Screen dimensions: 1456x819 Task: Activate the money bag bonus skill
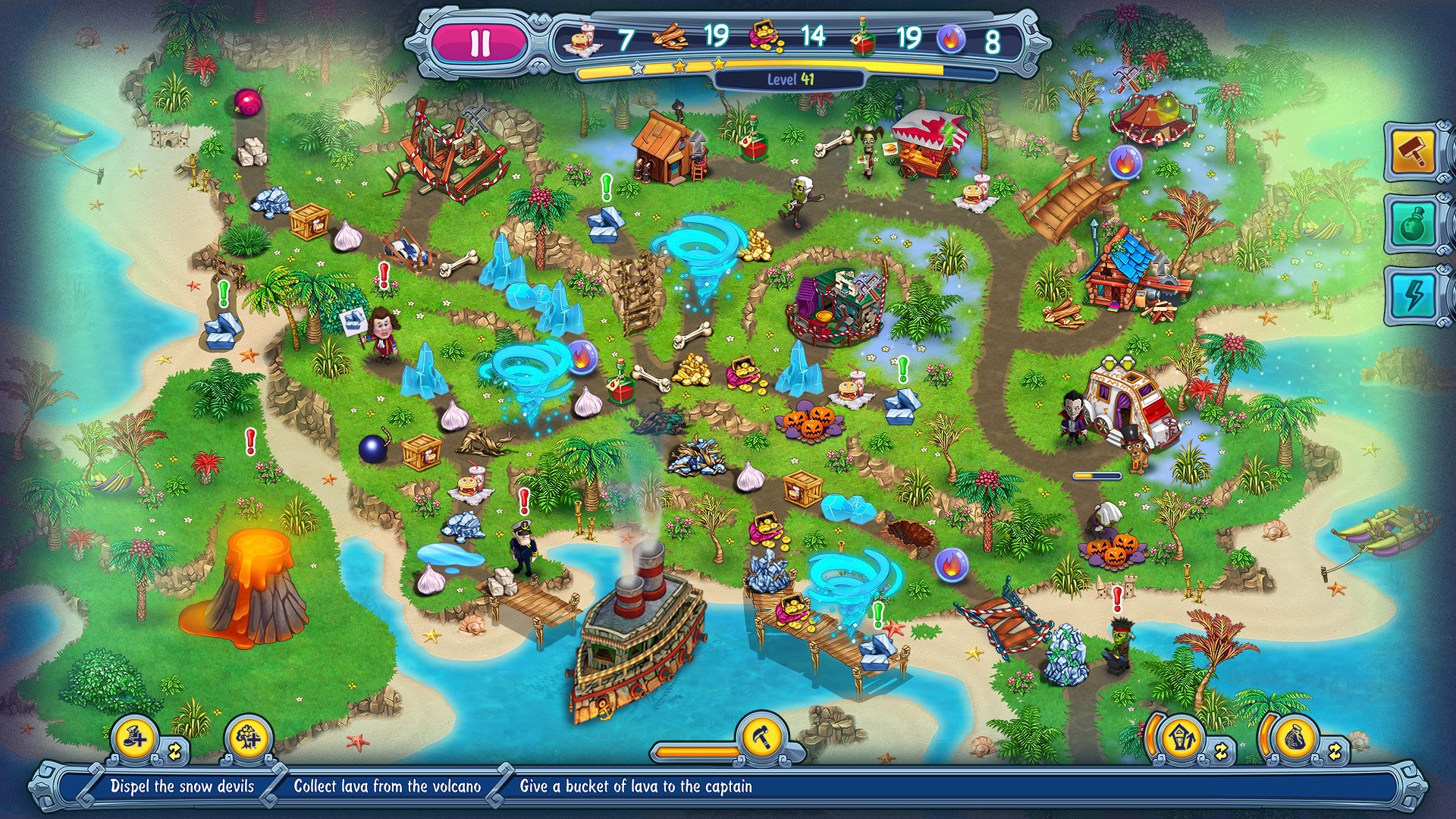pyautogui.click(x=1293, y=738)
